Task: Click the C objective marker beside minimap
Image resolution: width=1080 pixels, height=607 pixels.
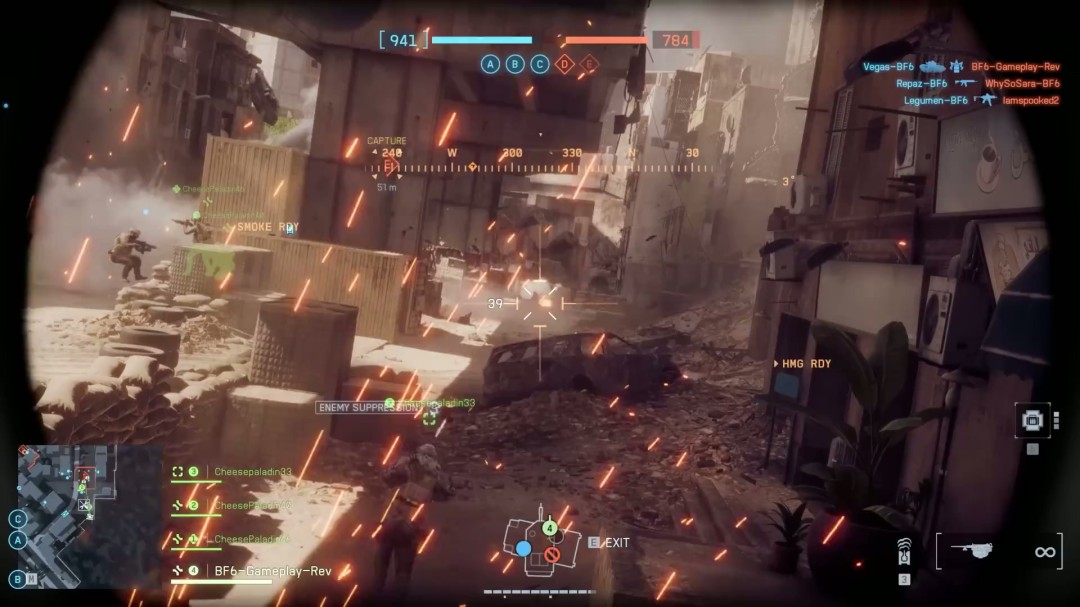Action: (x=18, y=519)
